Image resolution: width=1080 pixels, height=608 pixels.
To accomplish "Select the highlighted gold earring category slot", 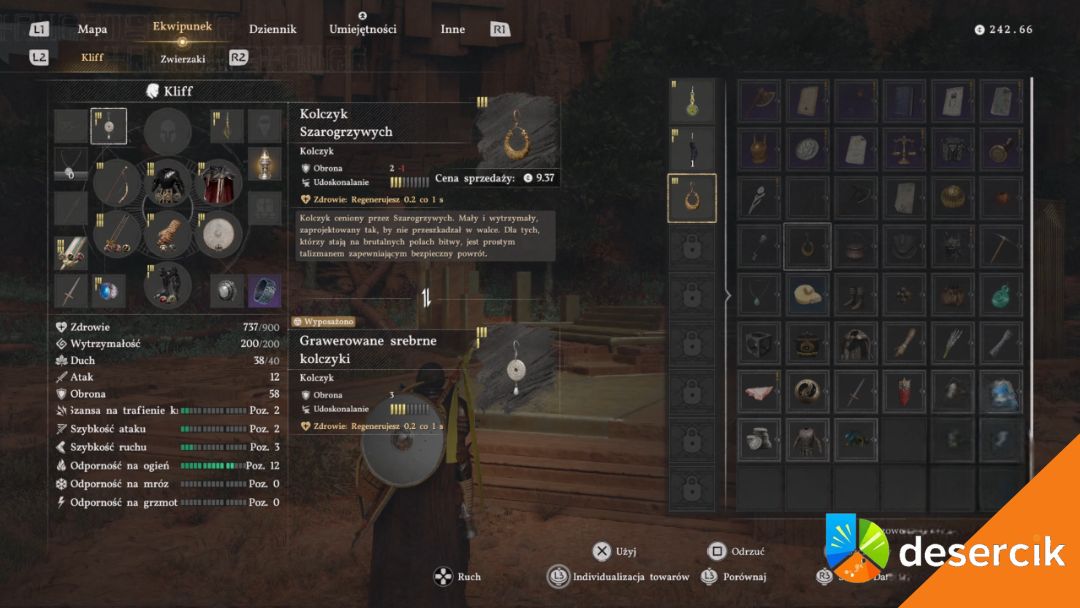I will pyautogui.click(x=692, y=198).
